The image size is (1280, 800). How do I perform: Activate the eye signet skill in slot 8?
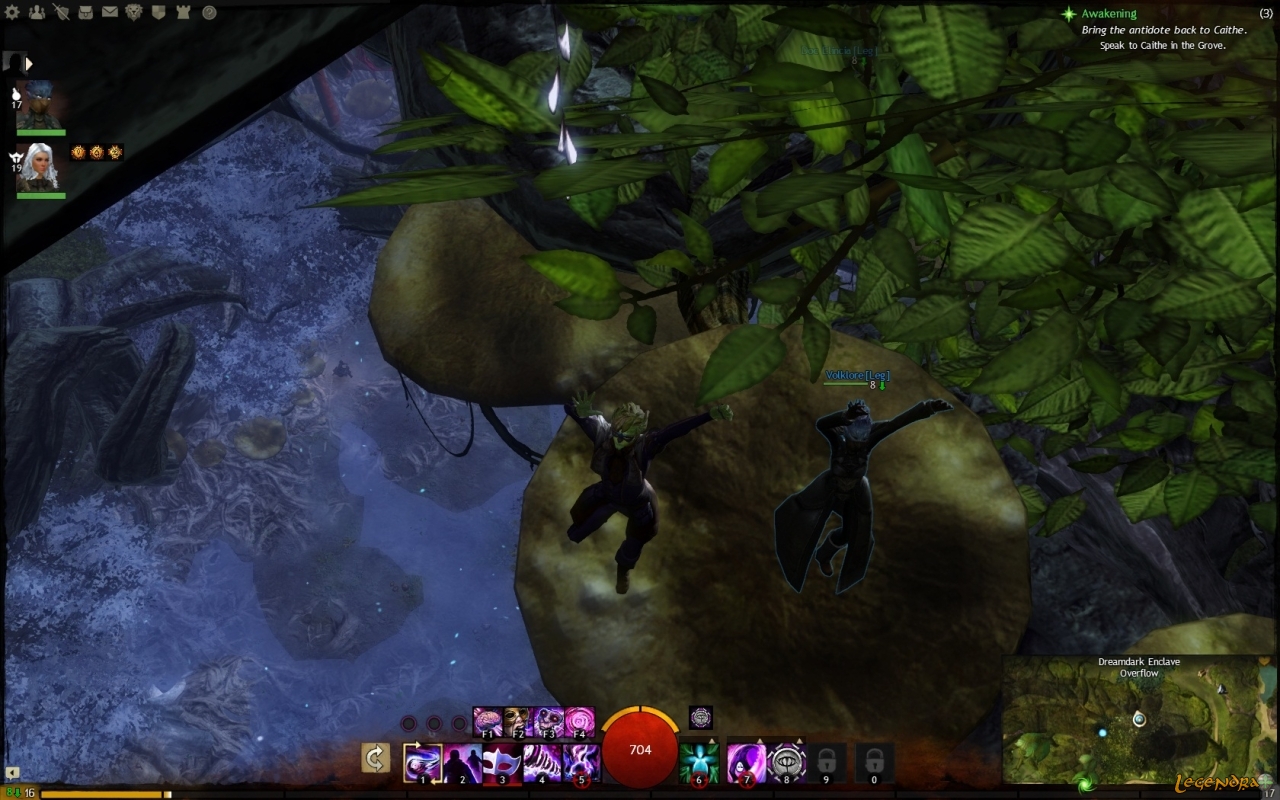(x=787, y=763)
